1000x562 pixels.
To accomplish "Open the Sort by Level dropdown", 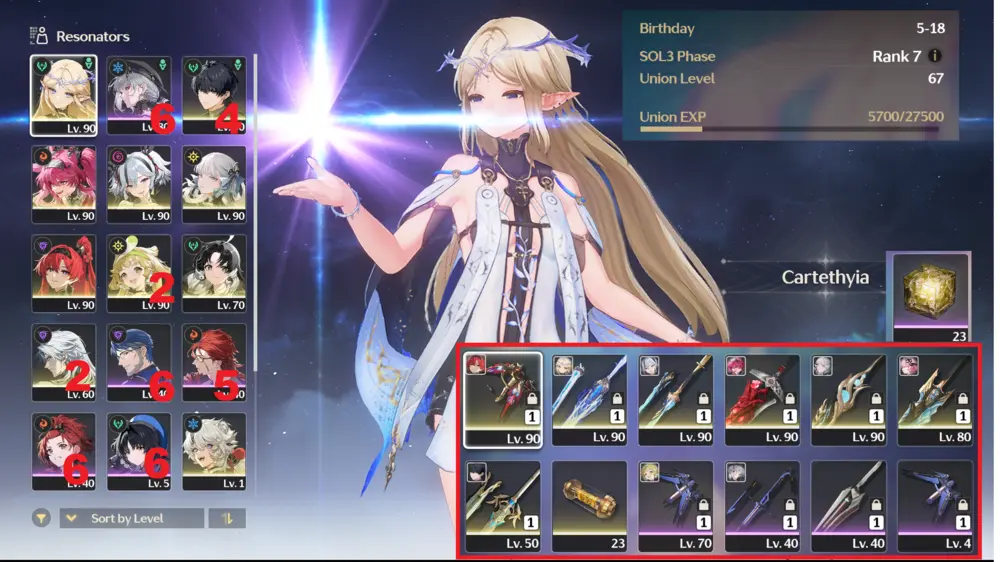I will pos(132,519).
